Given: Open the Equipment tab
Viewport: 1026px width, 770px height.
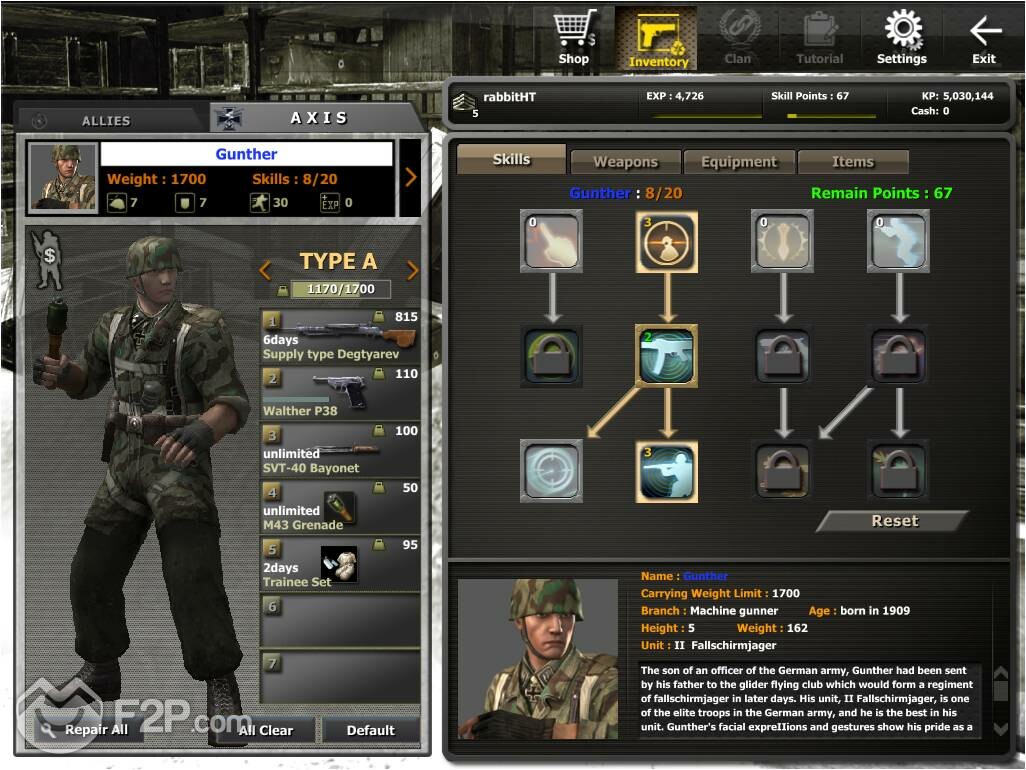Looking at the screenshot, I should point(739,162).
